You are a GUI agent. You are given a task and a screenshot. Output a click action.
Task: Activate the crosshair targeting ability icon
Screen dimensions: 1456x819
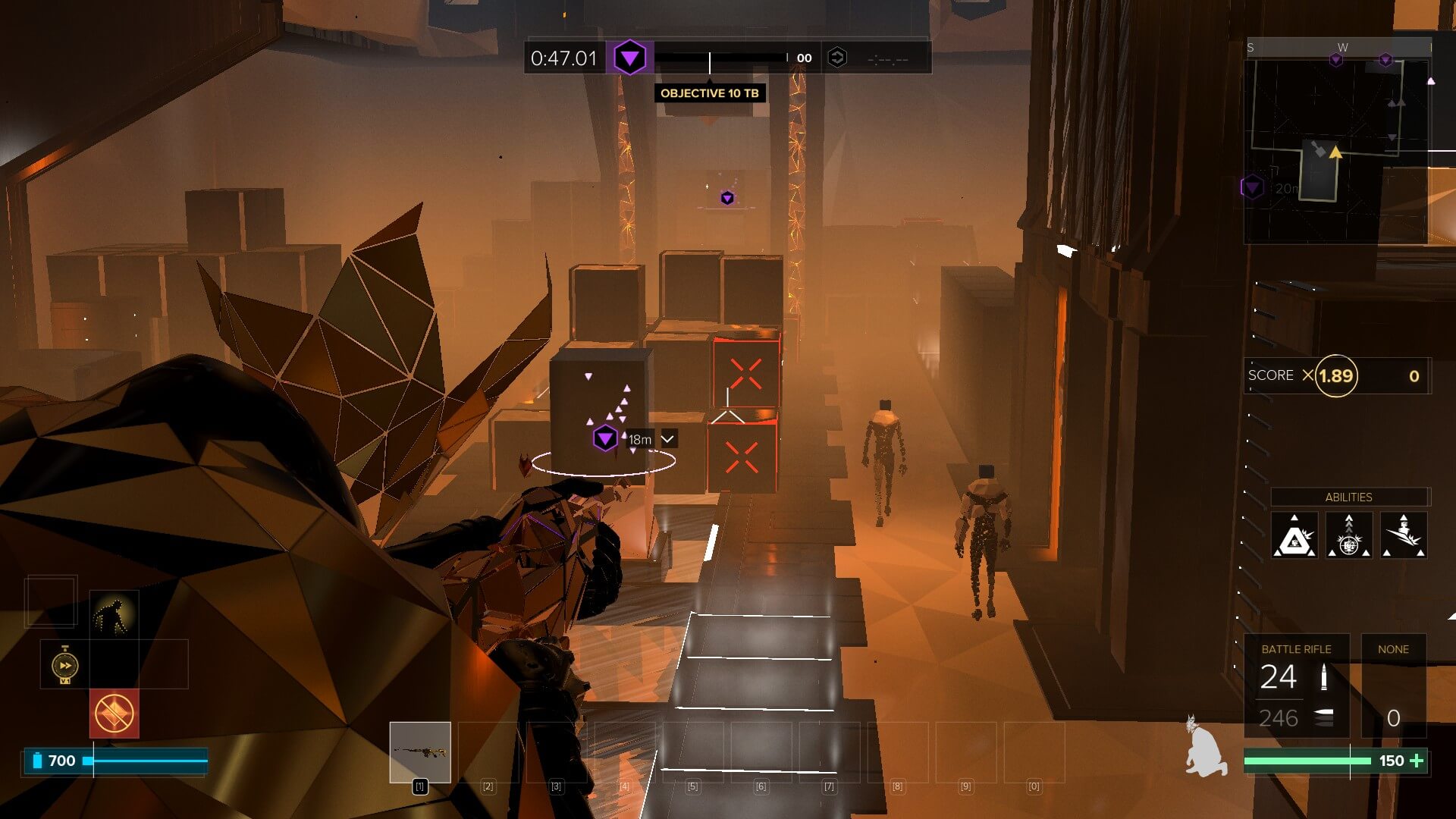(x=1348, y=536)
